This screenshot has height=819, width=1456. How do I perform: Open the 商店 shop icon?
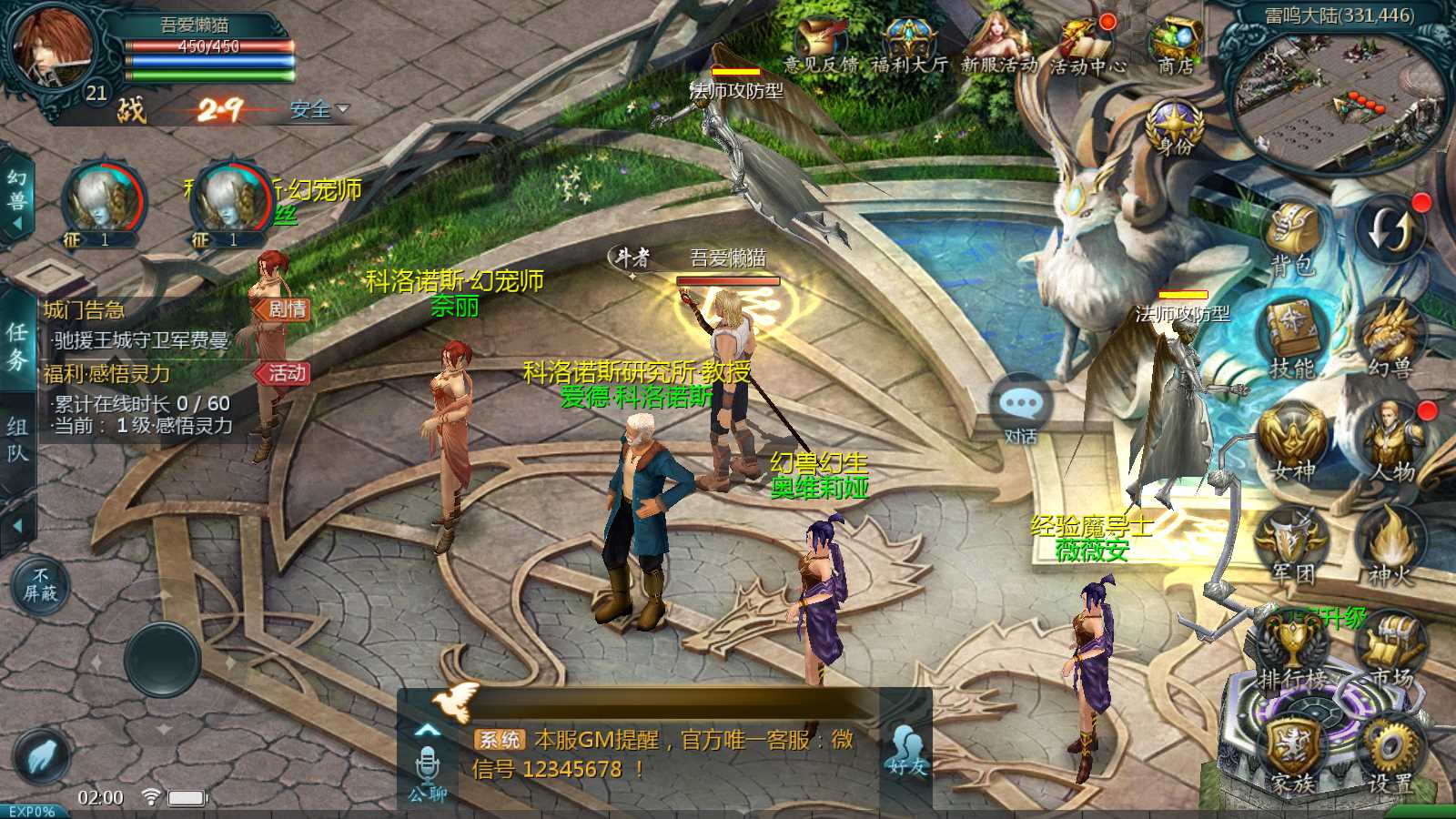pos(1176,45)
